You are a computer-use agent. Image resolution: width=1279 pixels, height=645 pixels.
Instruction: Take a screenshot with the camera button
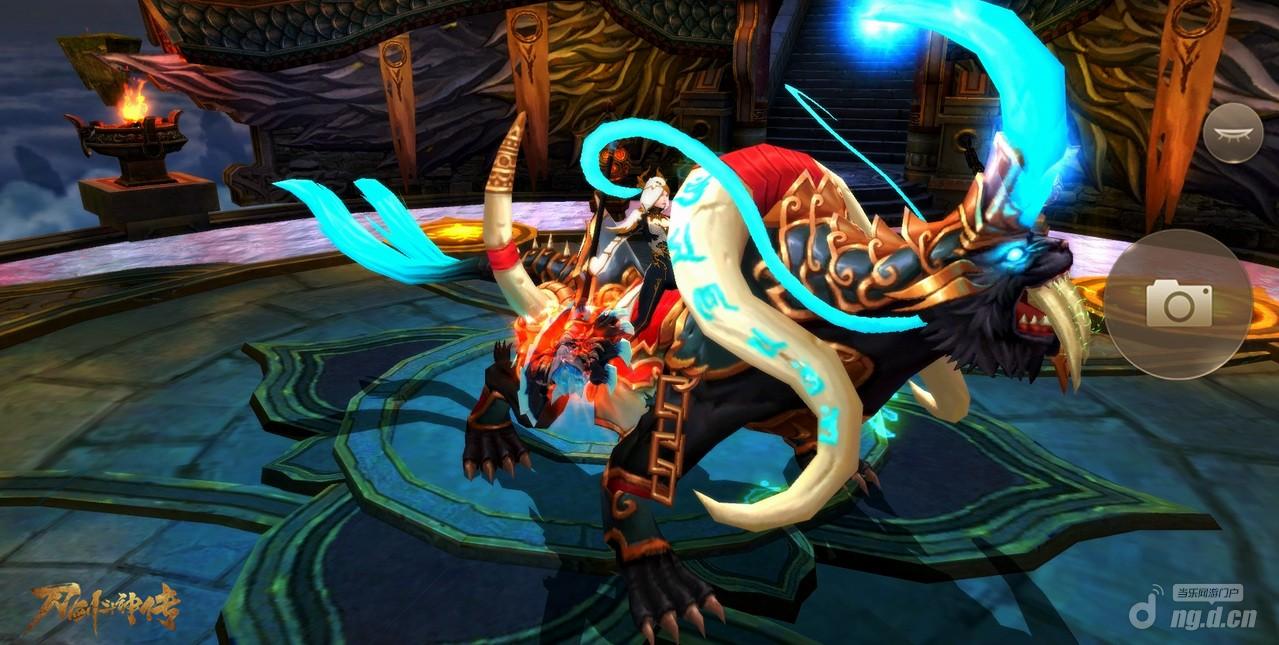click(1178, 303)
